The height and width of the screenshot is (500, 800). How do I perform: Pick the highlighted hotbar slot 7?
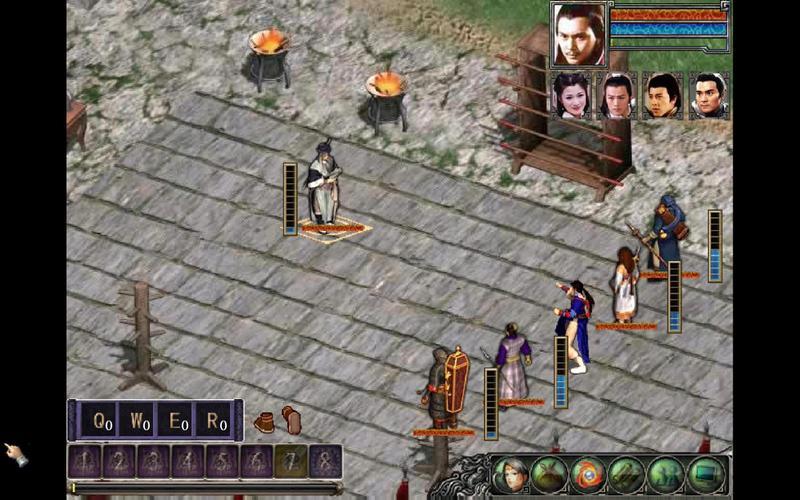(290, 462)
